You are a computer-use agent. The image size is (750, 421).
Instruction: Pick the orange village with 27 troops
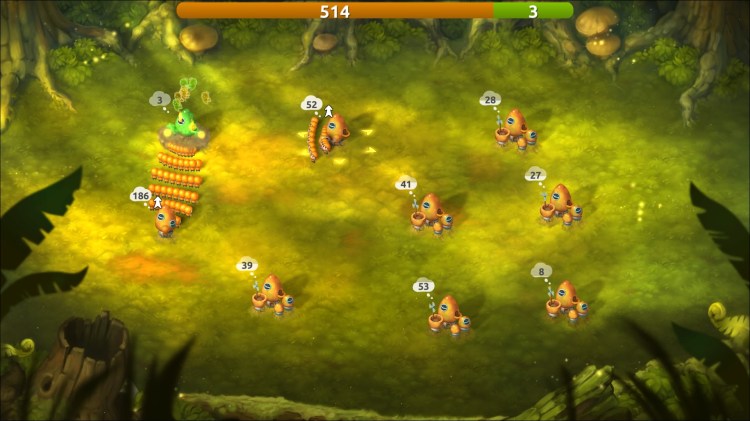tap(561, 205)
